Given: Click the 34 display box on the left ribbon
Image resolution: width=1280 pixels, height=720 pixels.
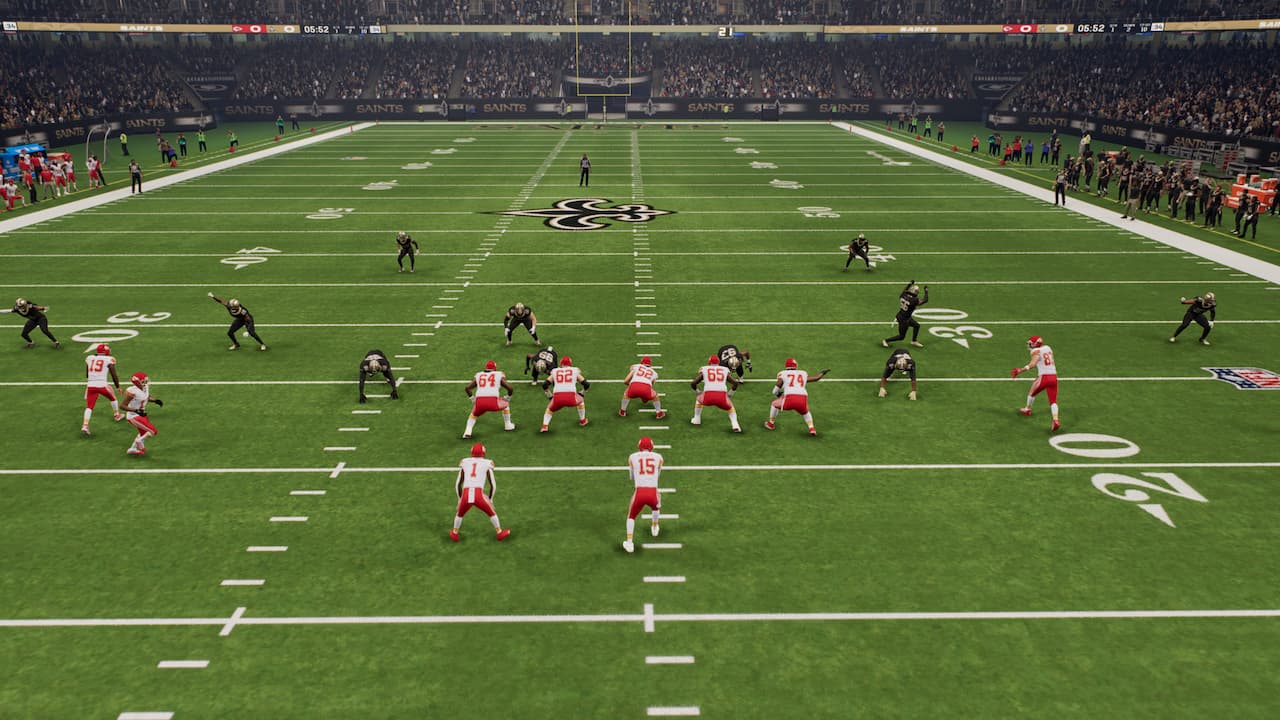Looking at the screenshot, I should (x=376, y=28).
